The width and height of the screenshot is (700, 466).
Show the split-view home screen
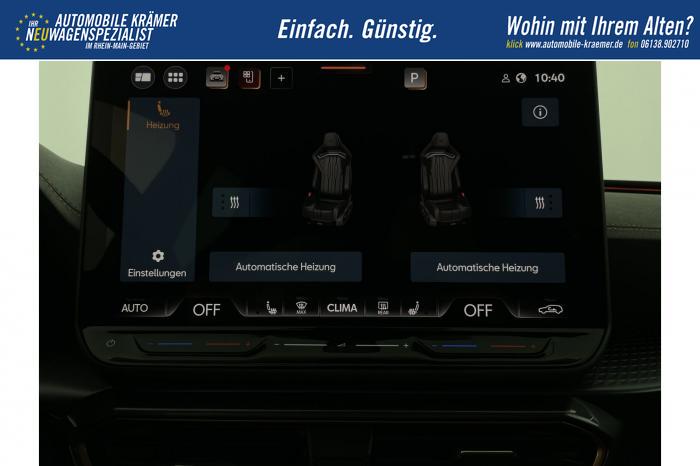143,77
